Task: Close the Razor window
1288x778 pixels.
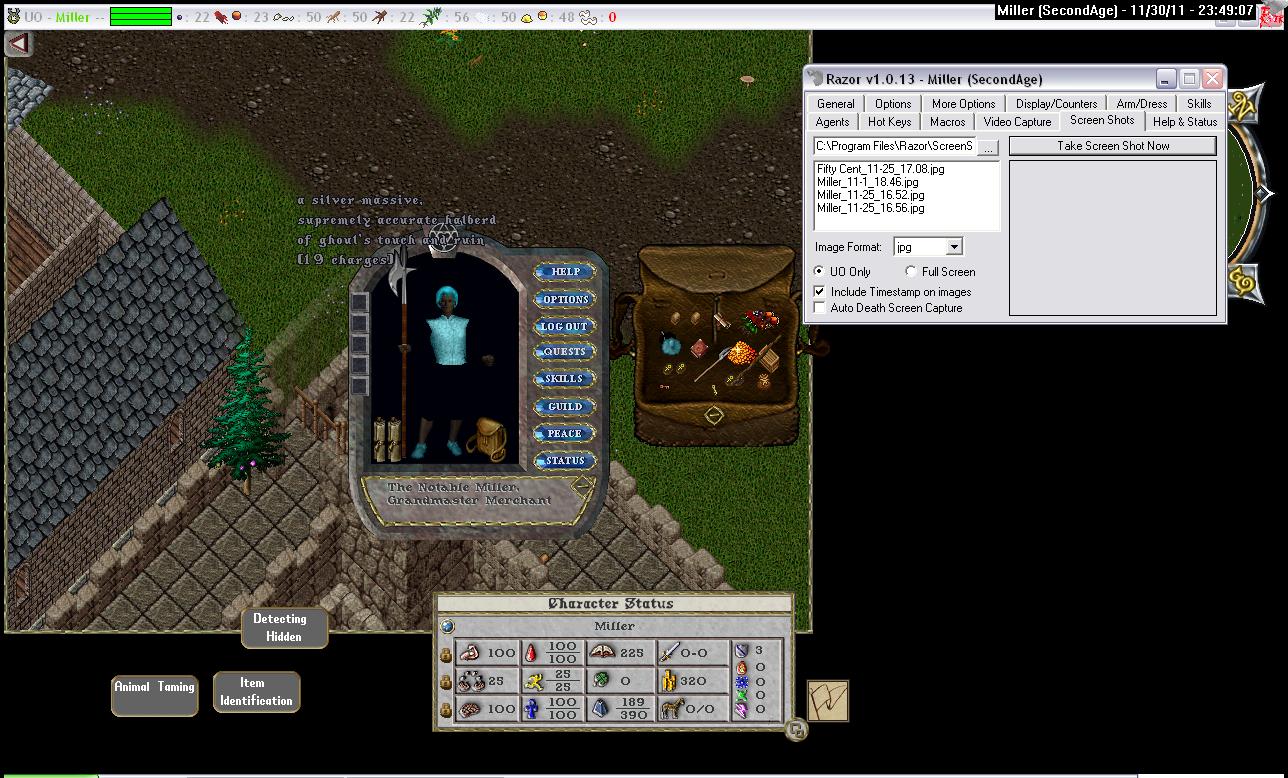Action: (1212, 78)
